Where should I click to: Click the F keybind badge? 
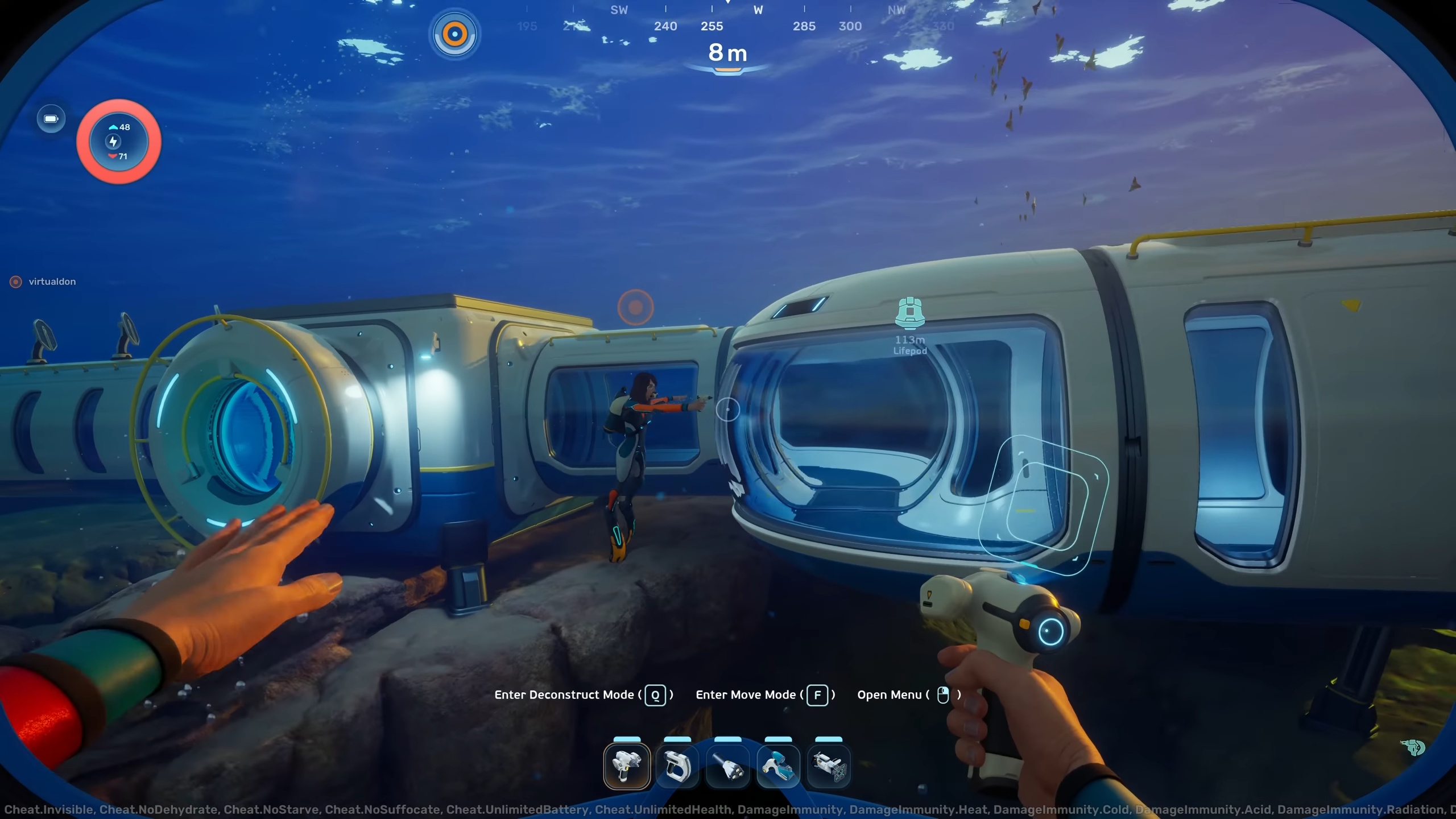tap(818, 695)
